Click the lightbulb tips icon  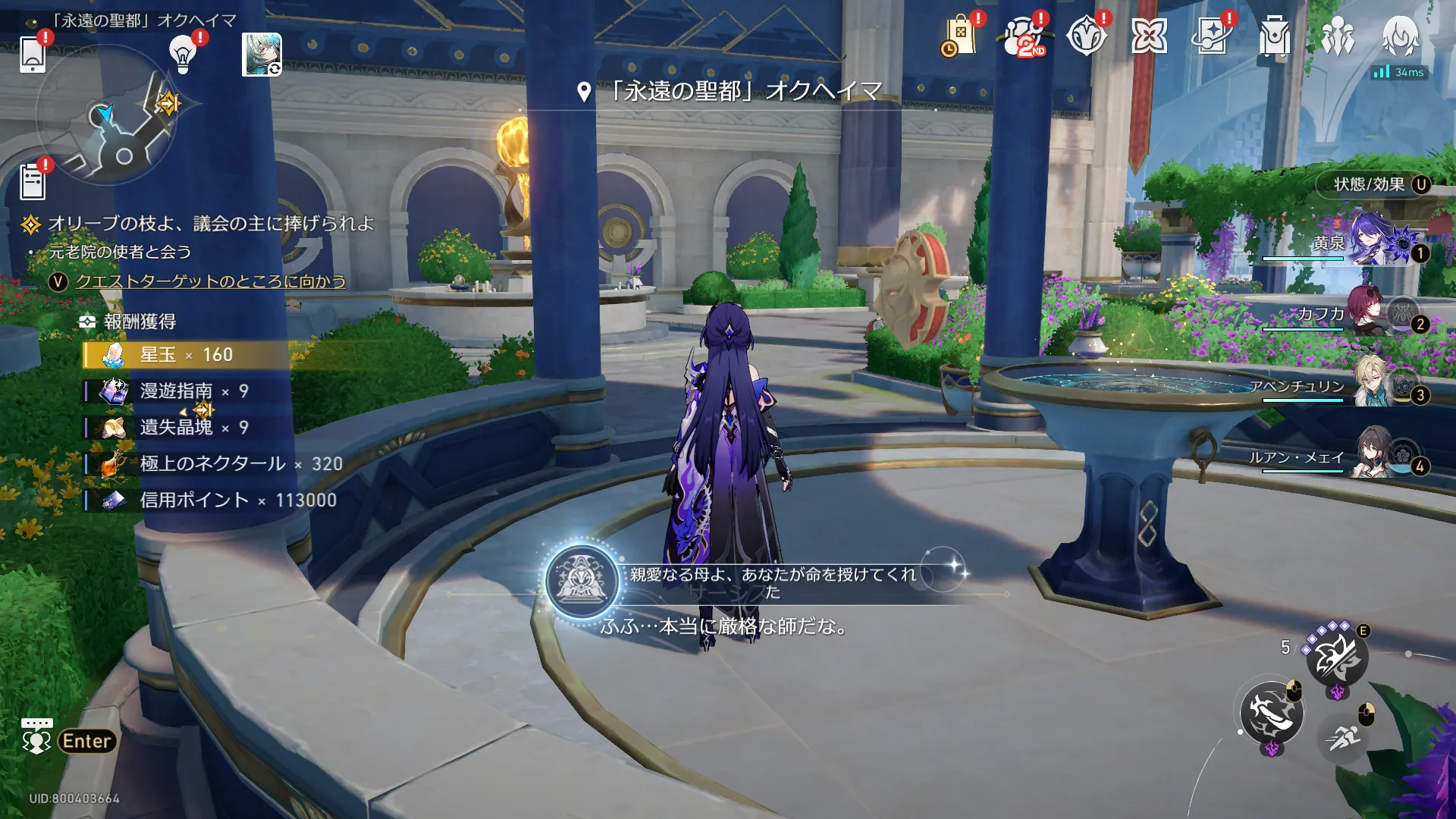183,53
